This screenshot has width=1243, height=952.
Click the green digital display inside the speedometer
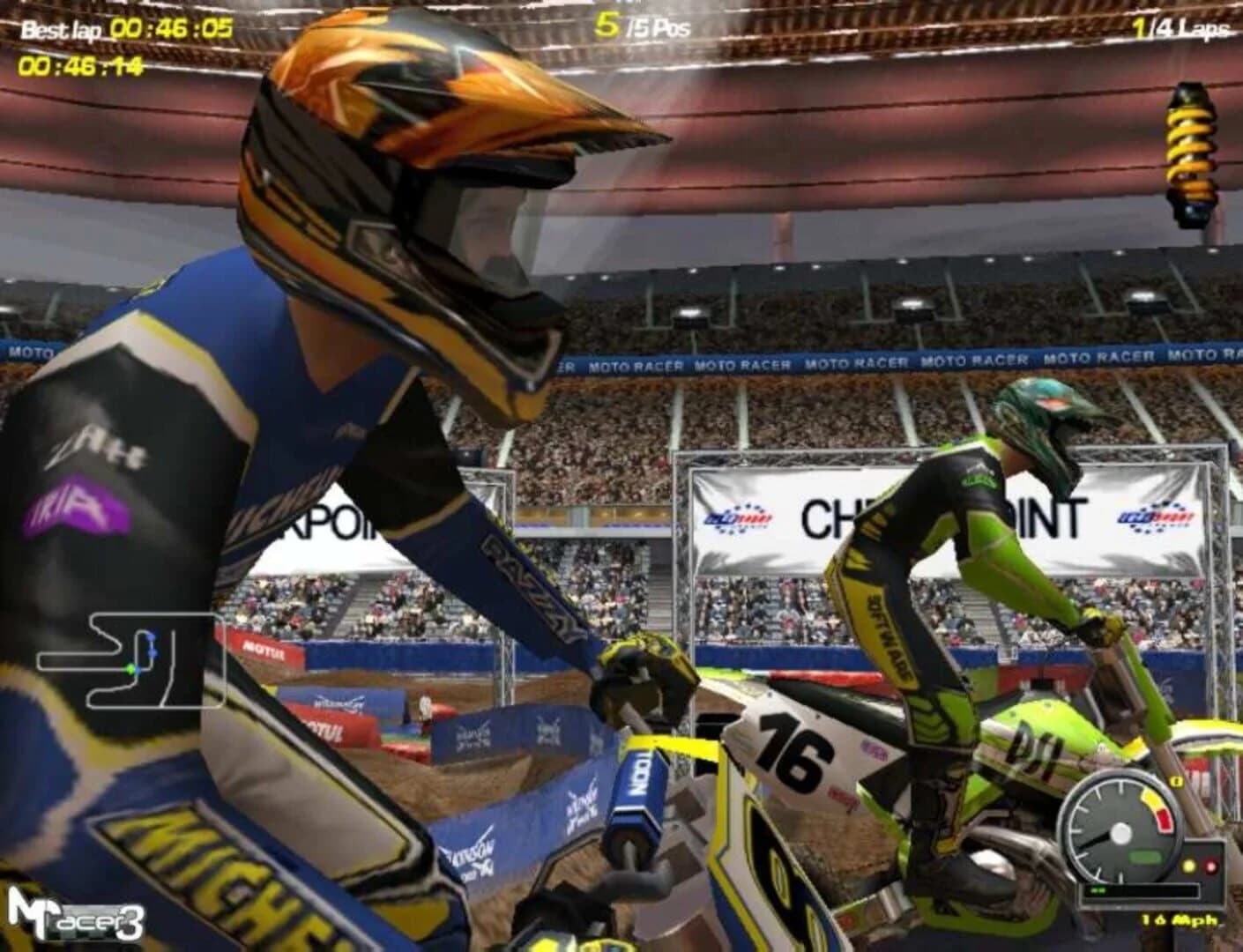pyautogui.click(x=1146, y=856)
